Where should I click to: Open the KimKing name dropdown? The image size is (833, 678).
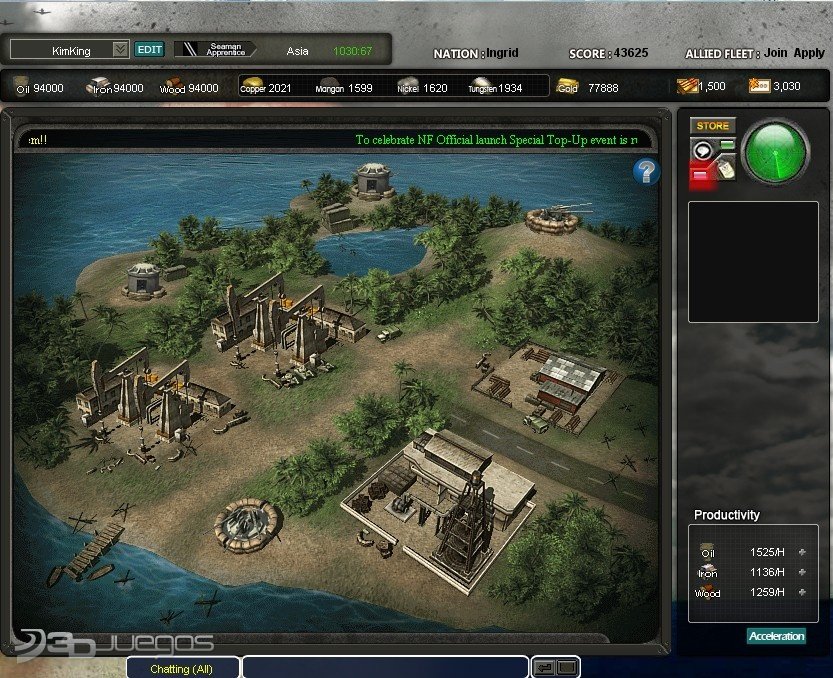120,49
